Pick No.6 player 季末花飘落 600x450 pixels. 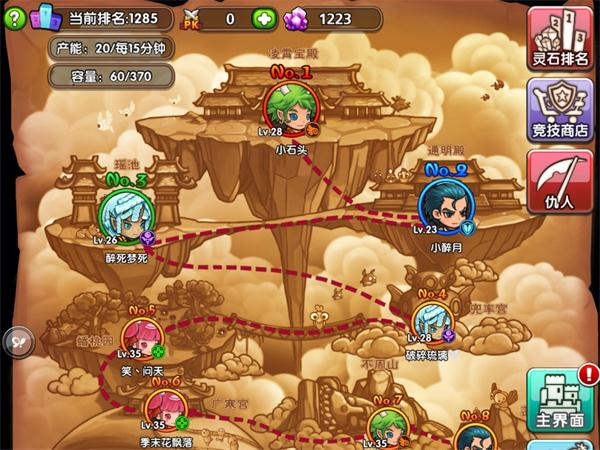(x=163, y=409)
